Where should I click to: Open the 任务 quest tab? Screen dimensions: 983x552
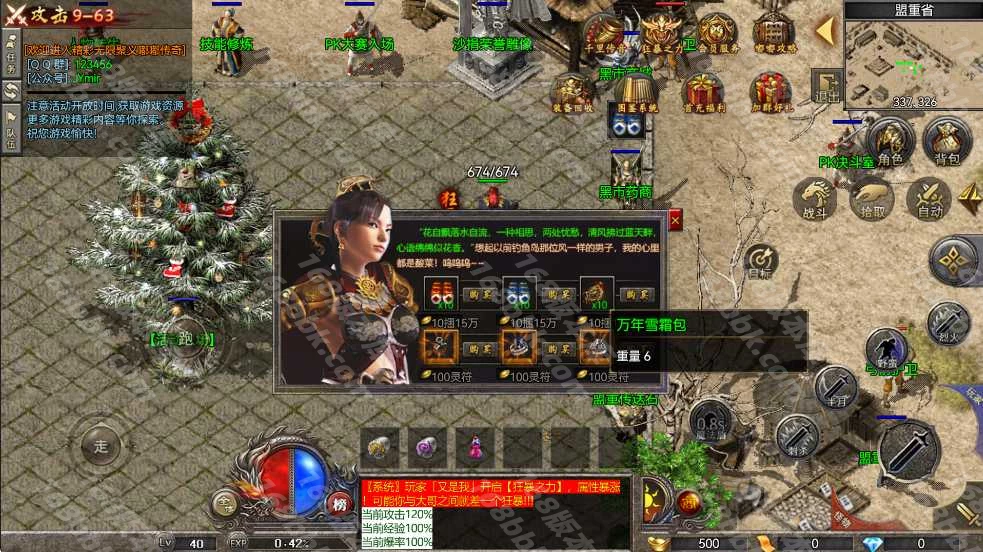pos(11,48)
